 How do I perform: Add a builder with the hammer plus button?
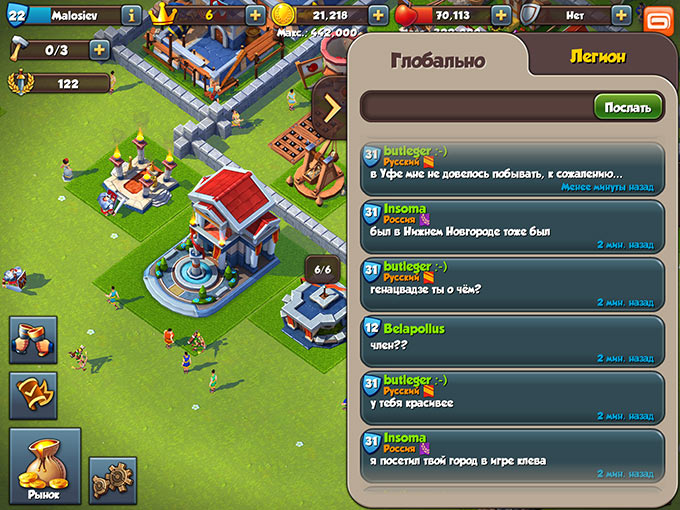click(99, 49)
